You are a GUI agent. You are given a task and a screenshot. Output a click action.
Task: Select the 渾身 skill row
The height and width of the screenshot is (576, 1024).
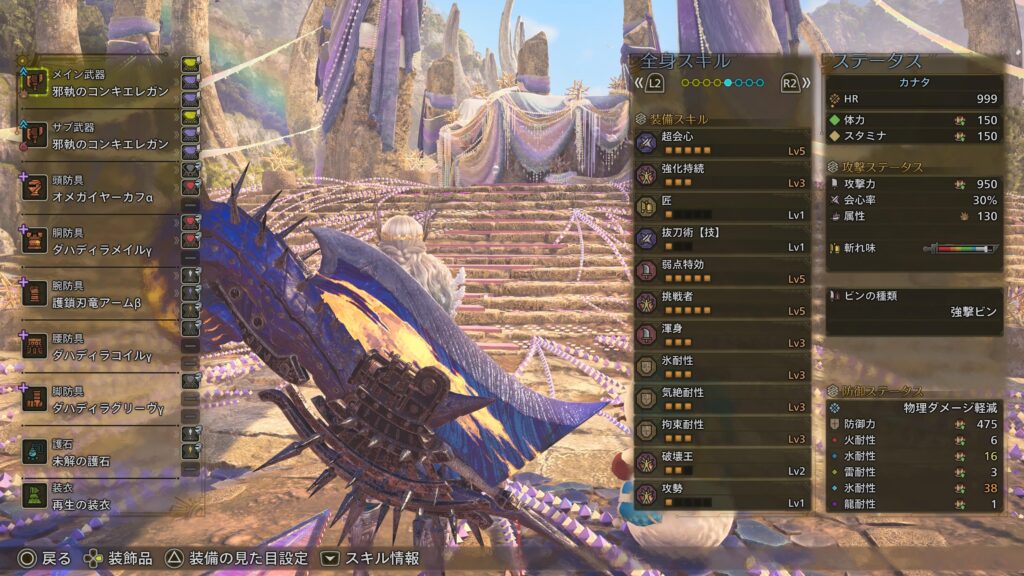(721, 336)
